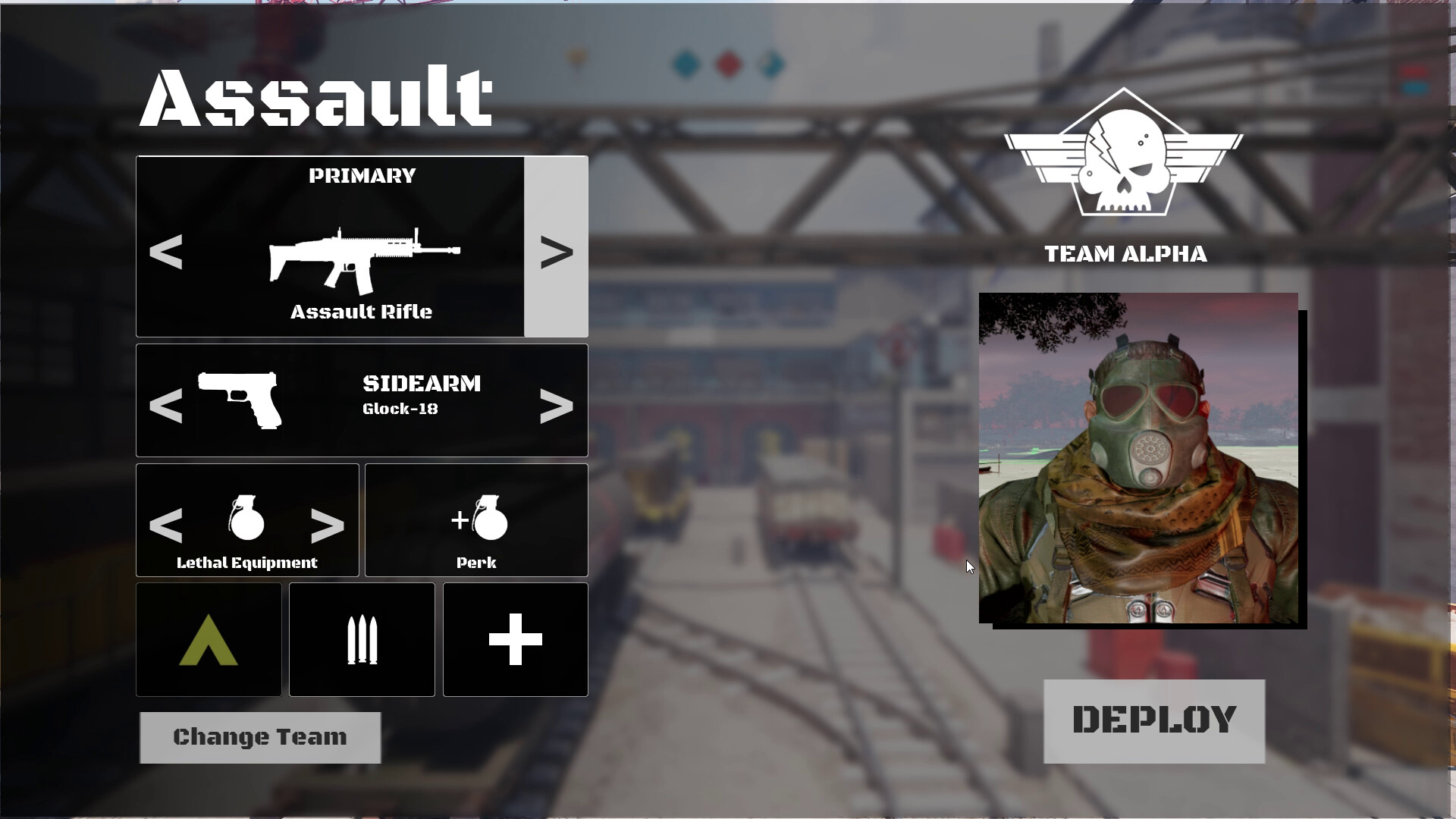Image resolution: width=1456 pixels, height=819 pixels.
Task: Switch to the previous sidearm
Action: [166, 407]
